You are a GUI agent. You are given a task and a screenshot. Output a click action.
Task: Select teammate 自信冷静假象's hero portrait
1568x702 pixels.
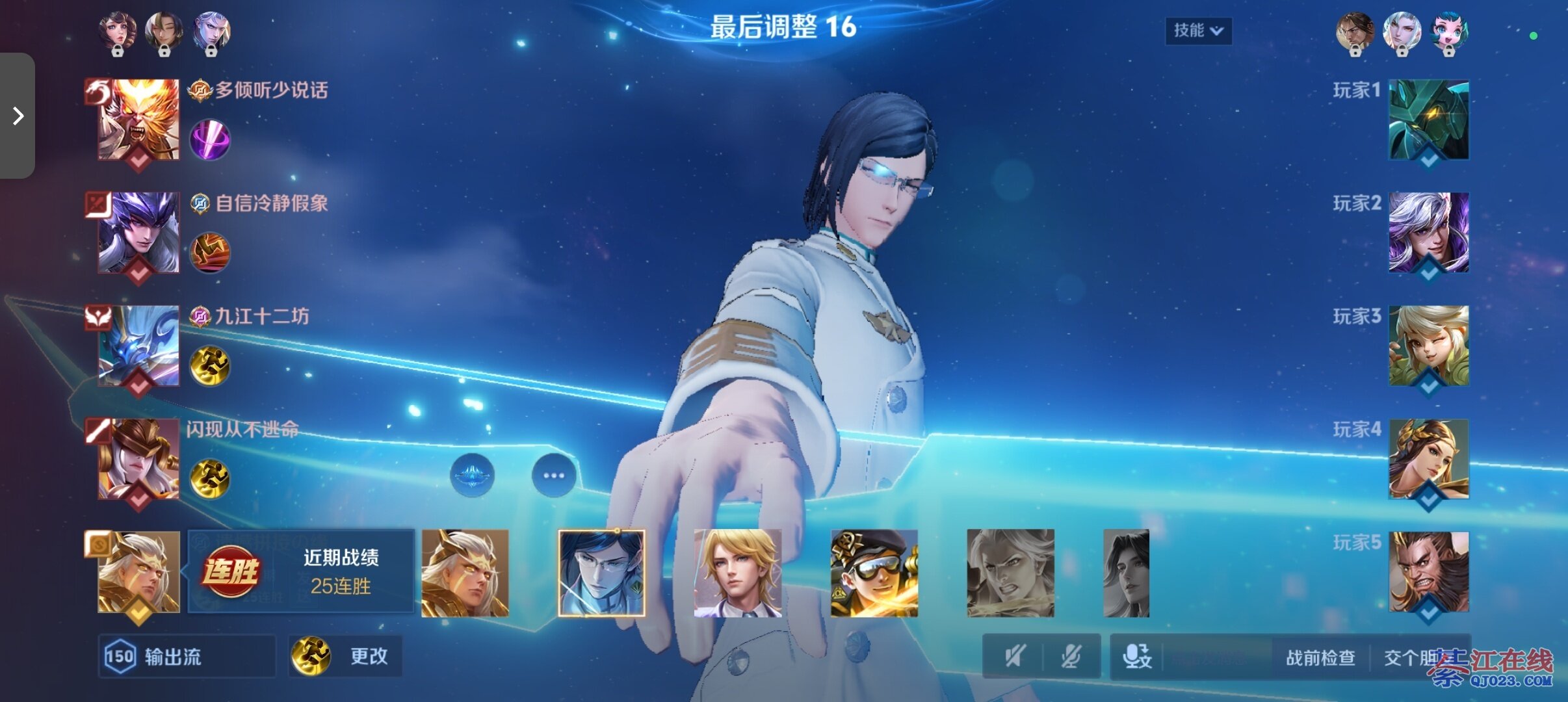tap(138, 232)
